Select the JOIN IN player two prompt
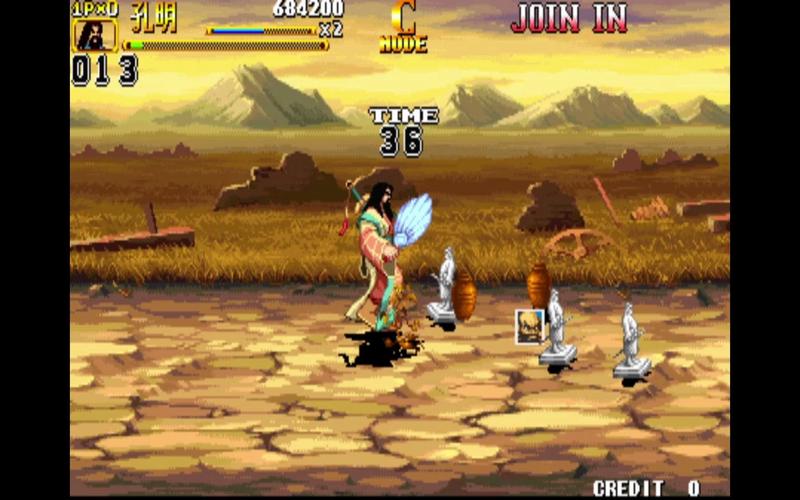Screen dimensions: 800x500 [569, 17]
